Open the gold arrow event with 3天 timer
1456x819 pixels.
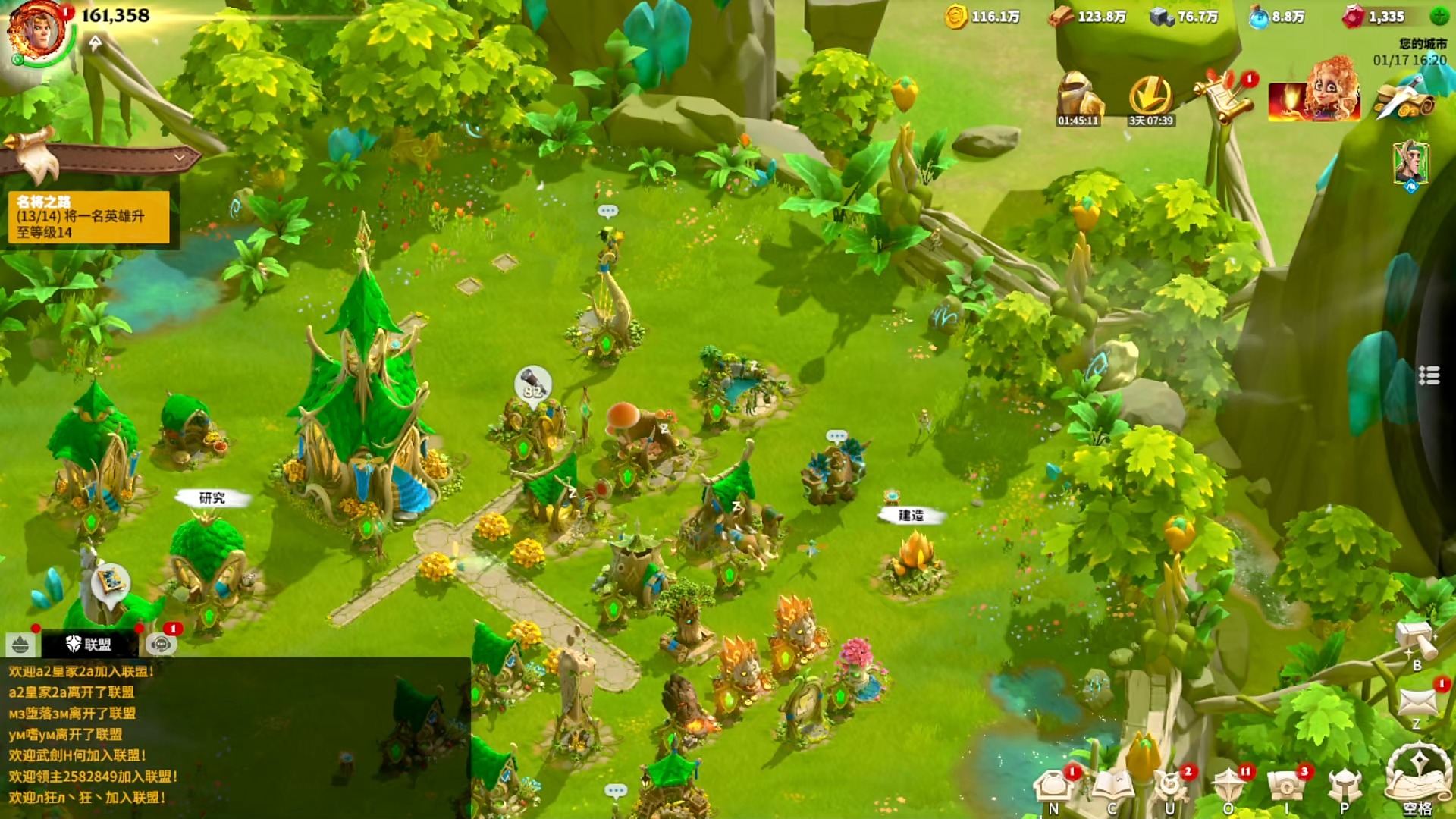point(1150,98)
